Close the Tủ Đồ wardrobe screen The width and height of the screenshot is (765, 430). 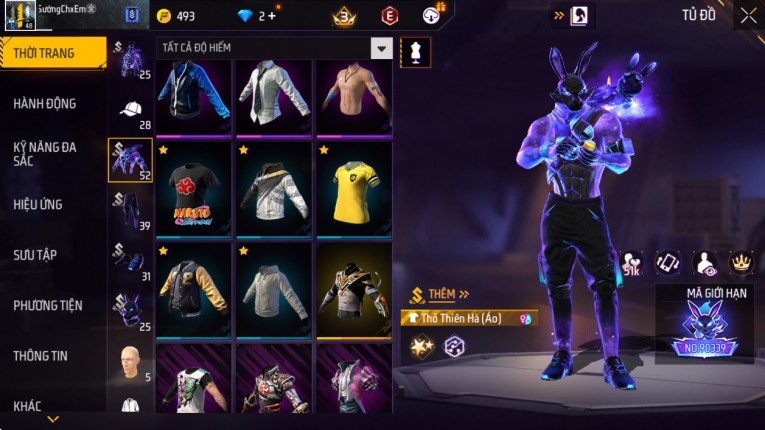748,15
